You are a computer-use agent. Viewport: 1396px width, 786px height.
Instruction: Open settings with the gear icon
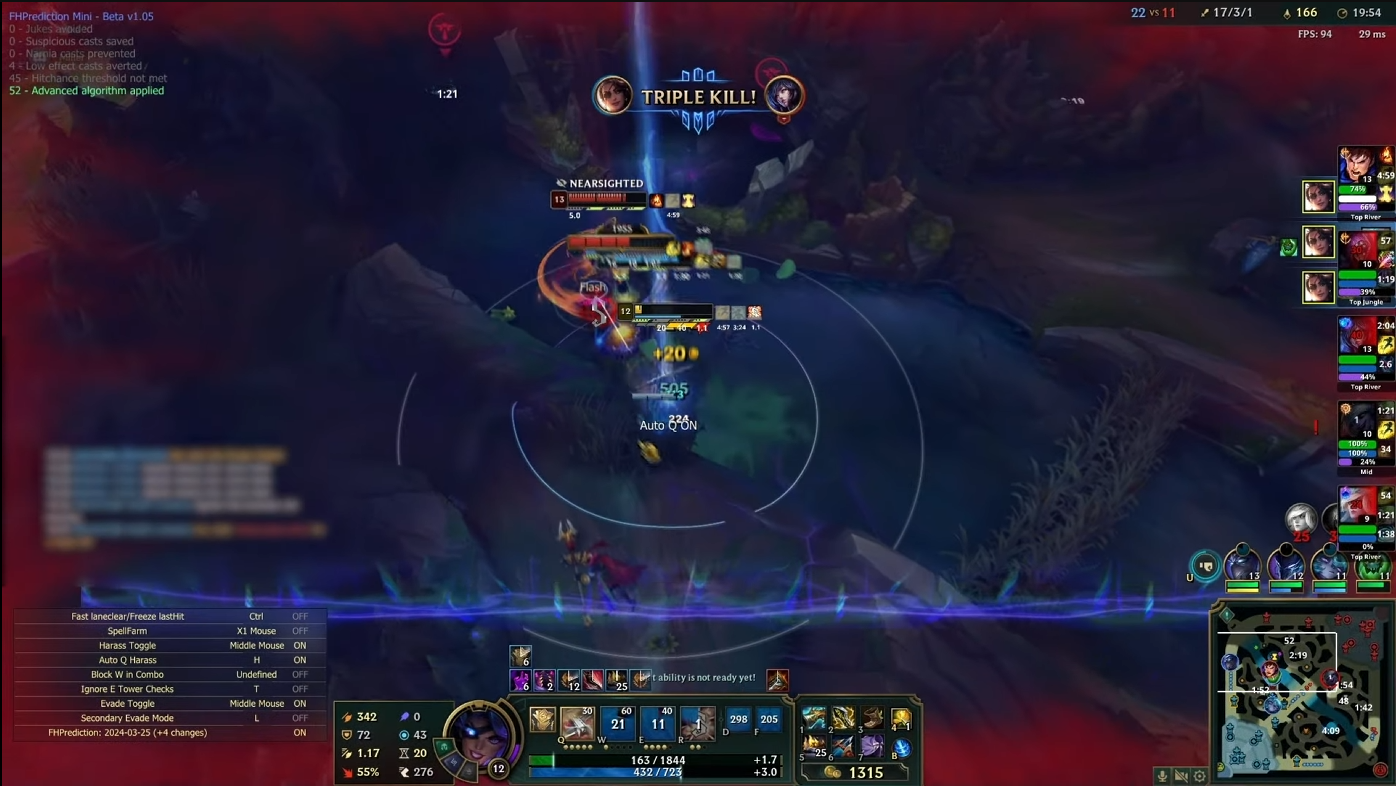pyautogui.click(x=1200, y=776)
